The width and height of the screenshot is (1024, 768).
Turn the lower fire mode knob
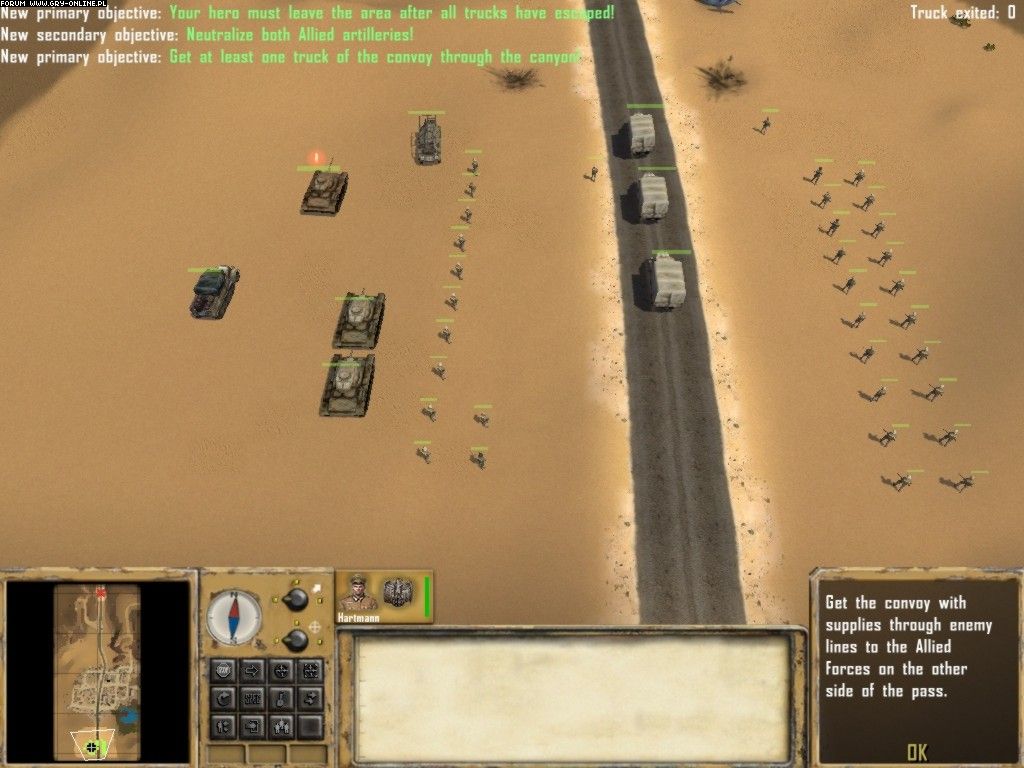tap(295, 640)
